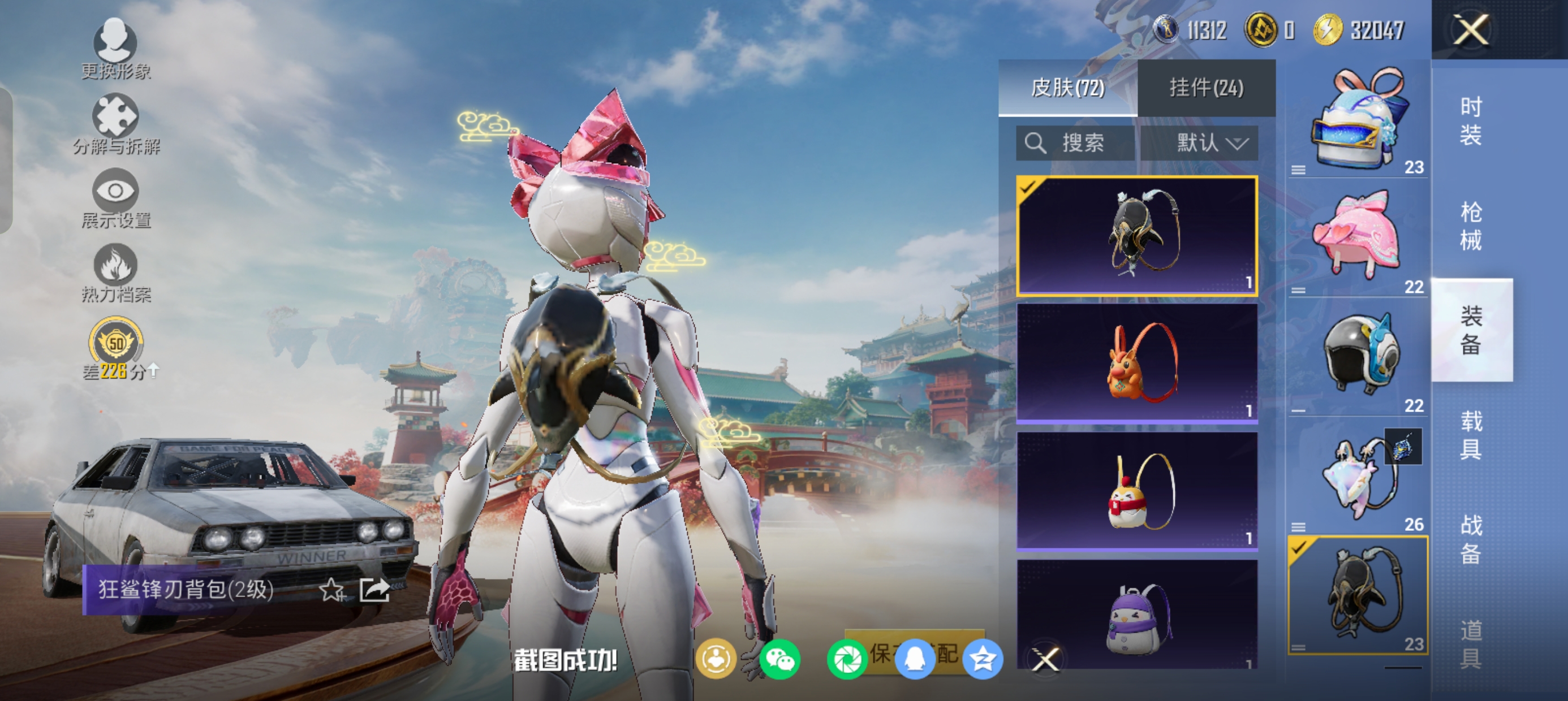Select the orange rabbit backpack skin

click(1137, 363)
